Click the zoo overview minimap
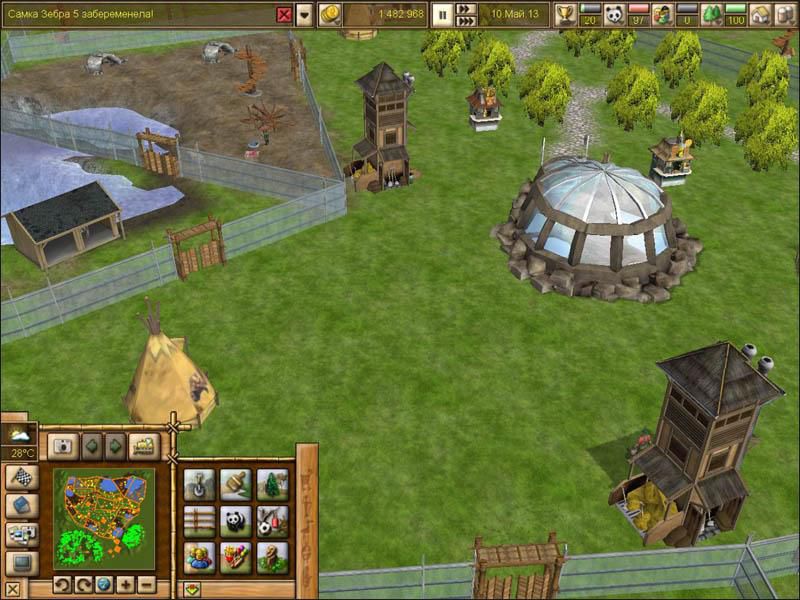The image size is (800, 600). (104, 517)
